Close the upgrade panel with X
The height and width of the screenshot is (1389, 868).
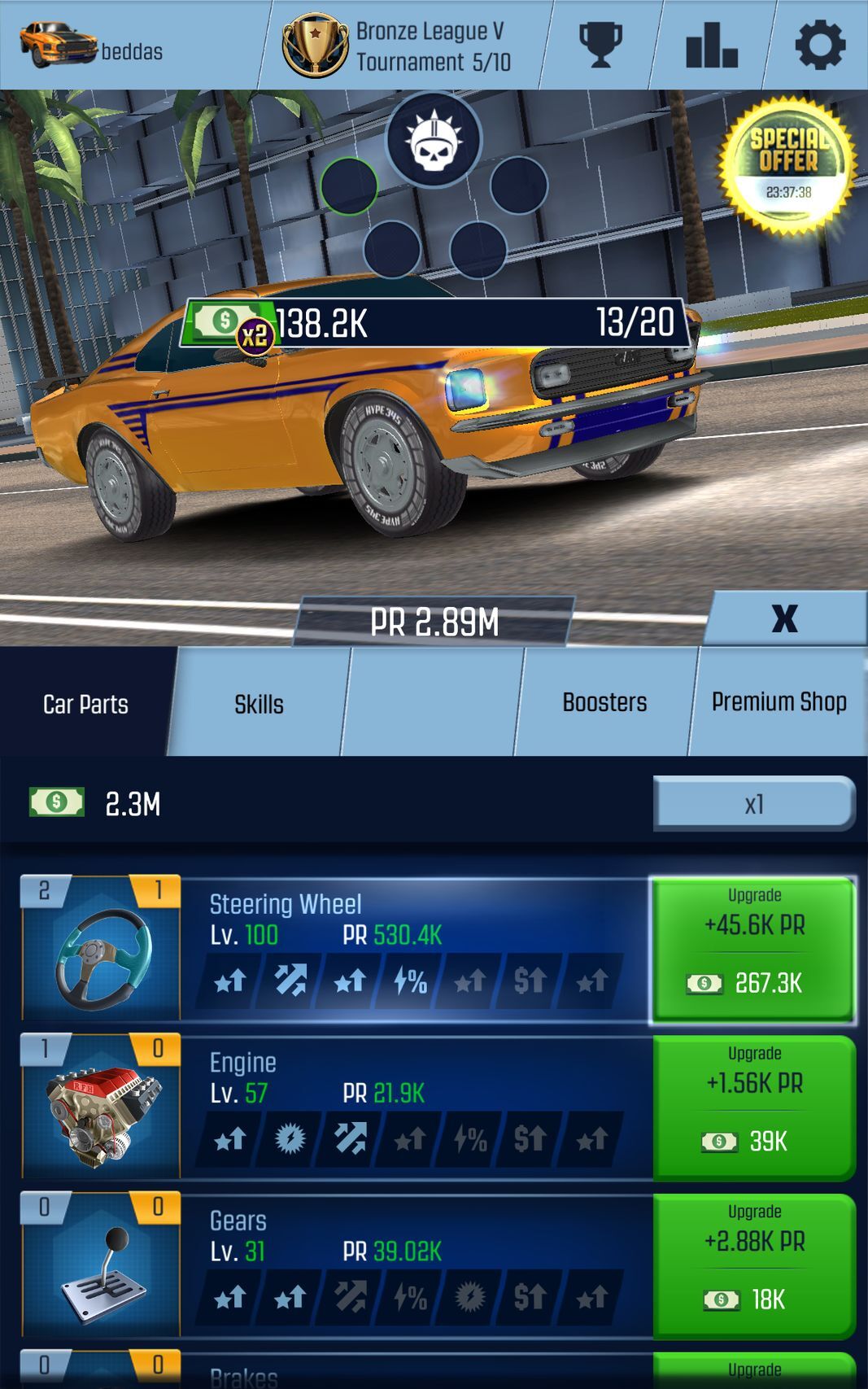tap(784, 618)
